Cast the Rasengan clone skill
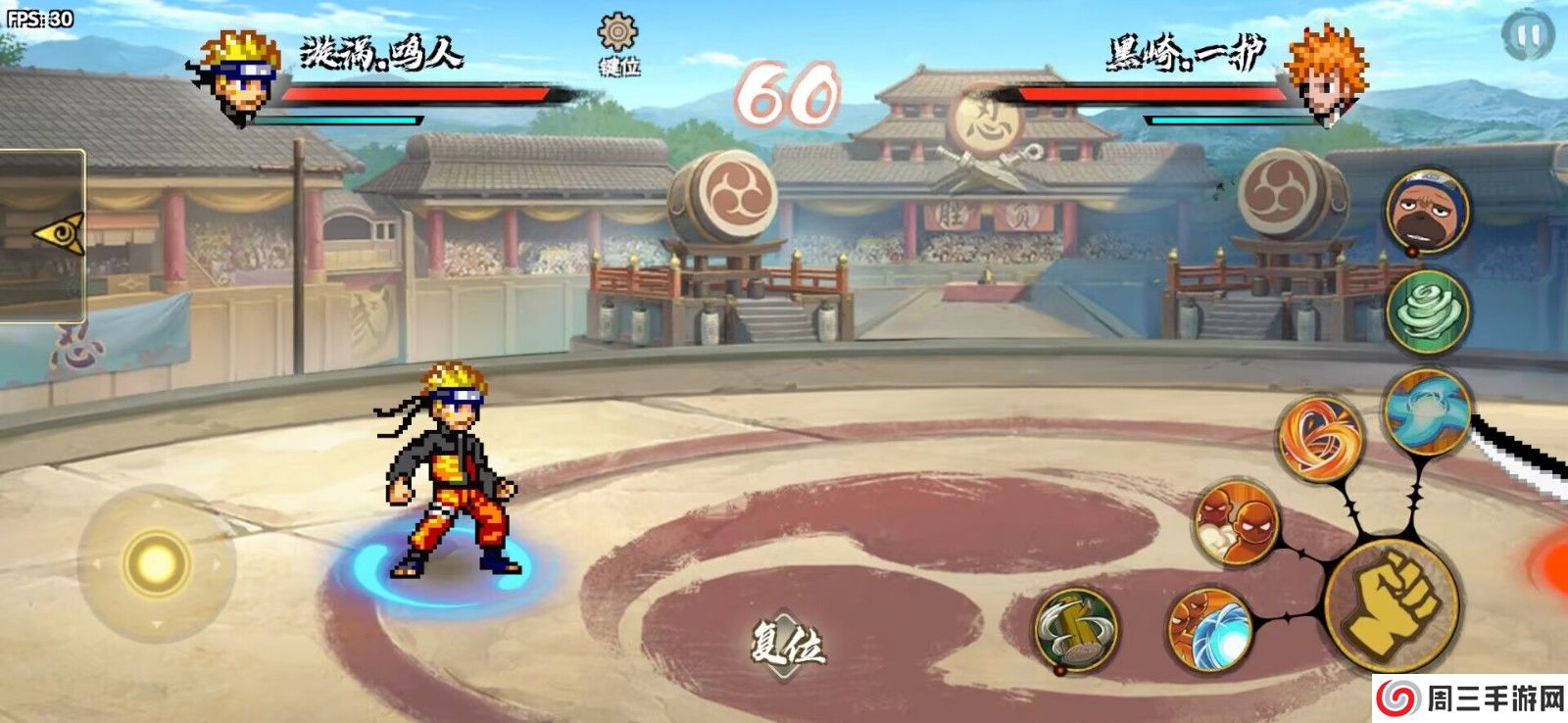The height and width of the screenshot is (723, 1568). tap(1210, 628)
